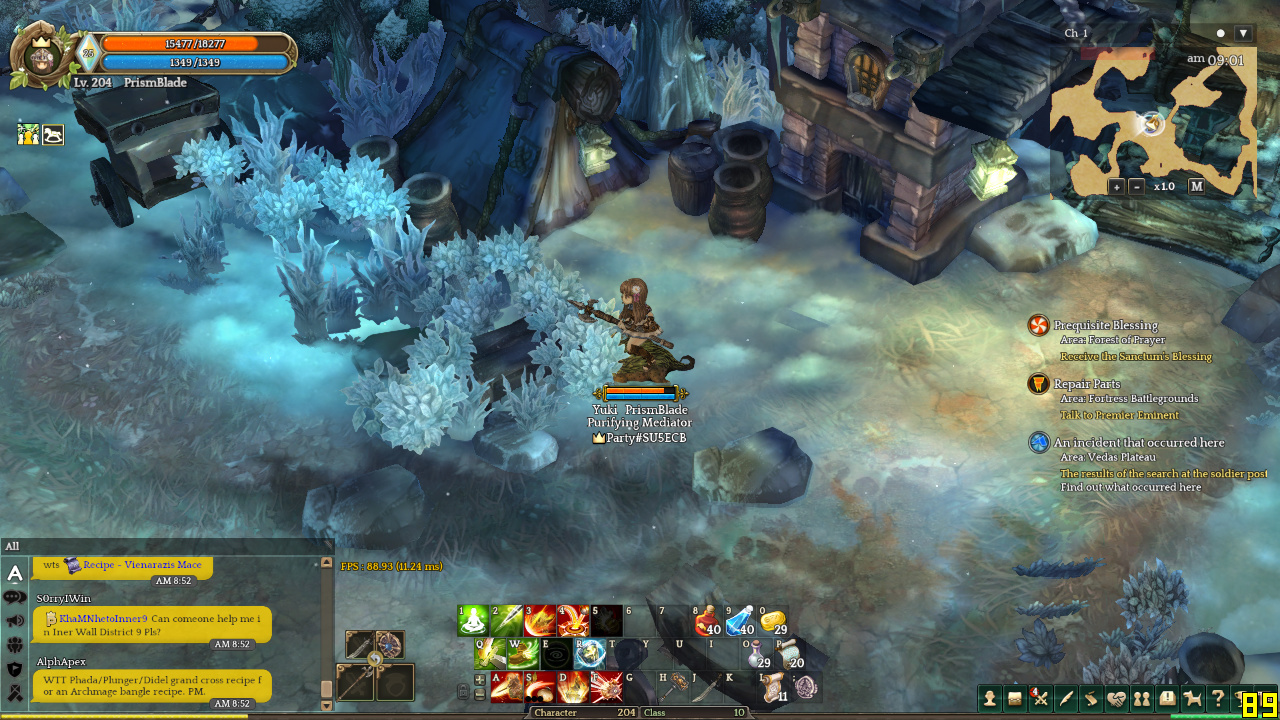
Task: Use the blue orb skill on R
Action: point(589,654)
